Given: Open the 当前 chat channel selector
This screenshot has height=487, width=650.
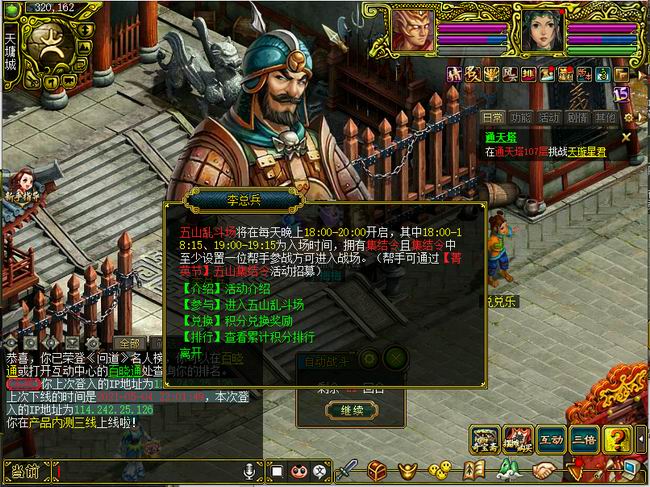Looking at the screenshot, I should (26, 470).
